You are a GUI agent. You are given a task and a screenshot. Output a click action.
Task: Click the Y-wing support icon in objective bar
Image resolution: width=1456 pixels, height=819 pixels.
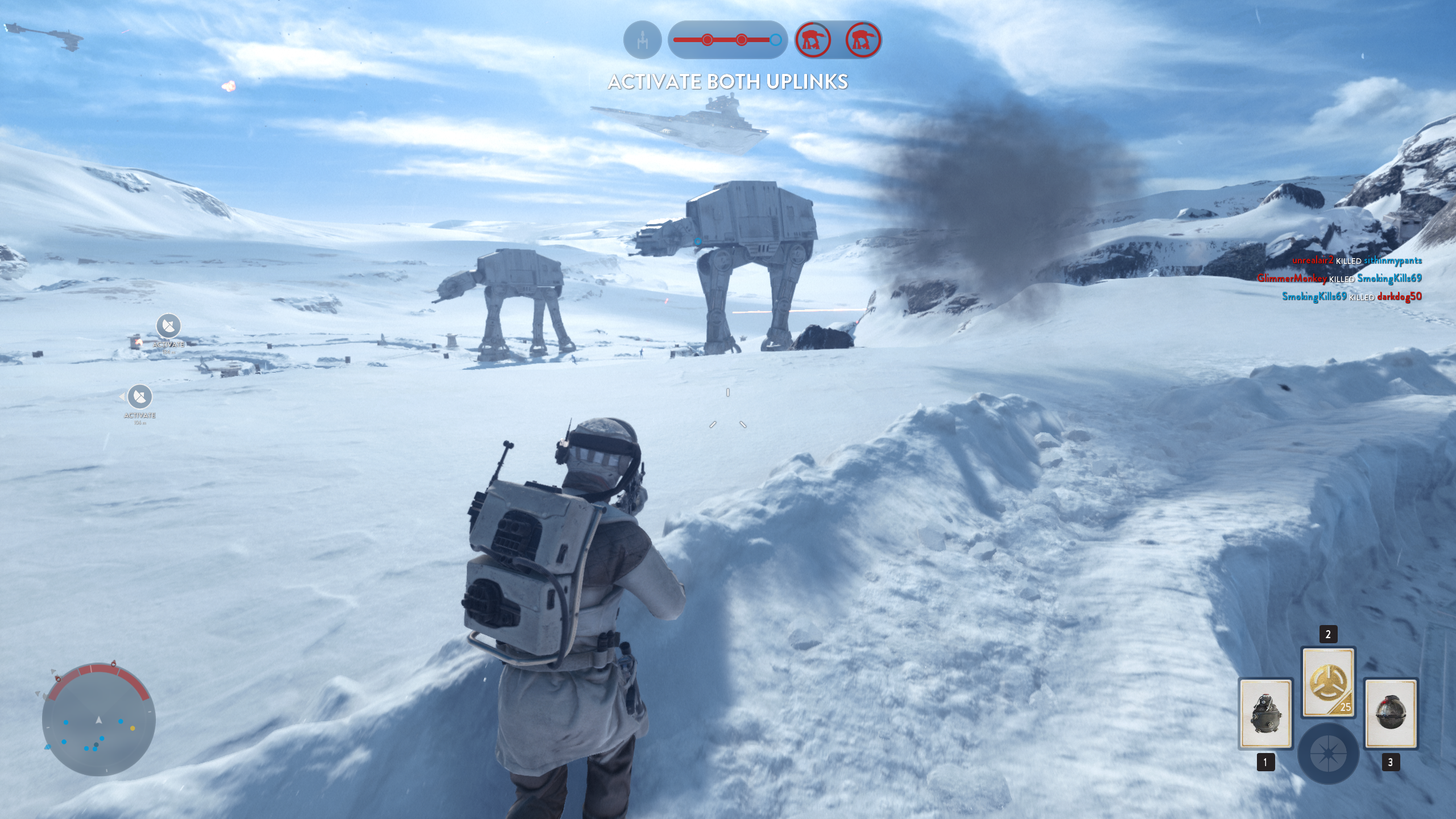click(x=642, y=40)
